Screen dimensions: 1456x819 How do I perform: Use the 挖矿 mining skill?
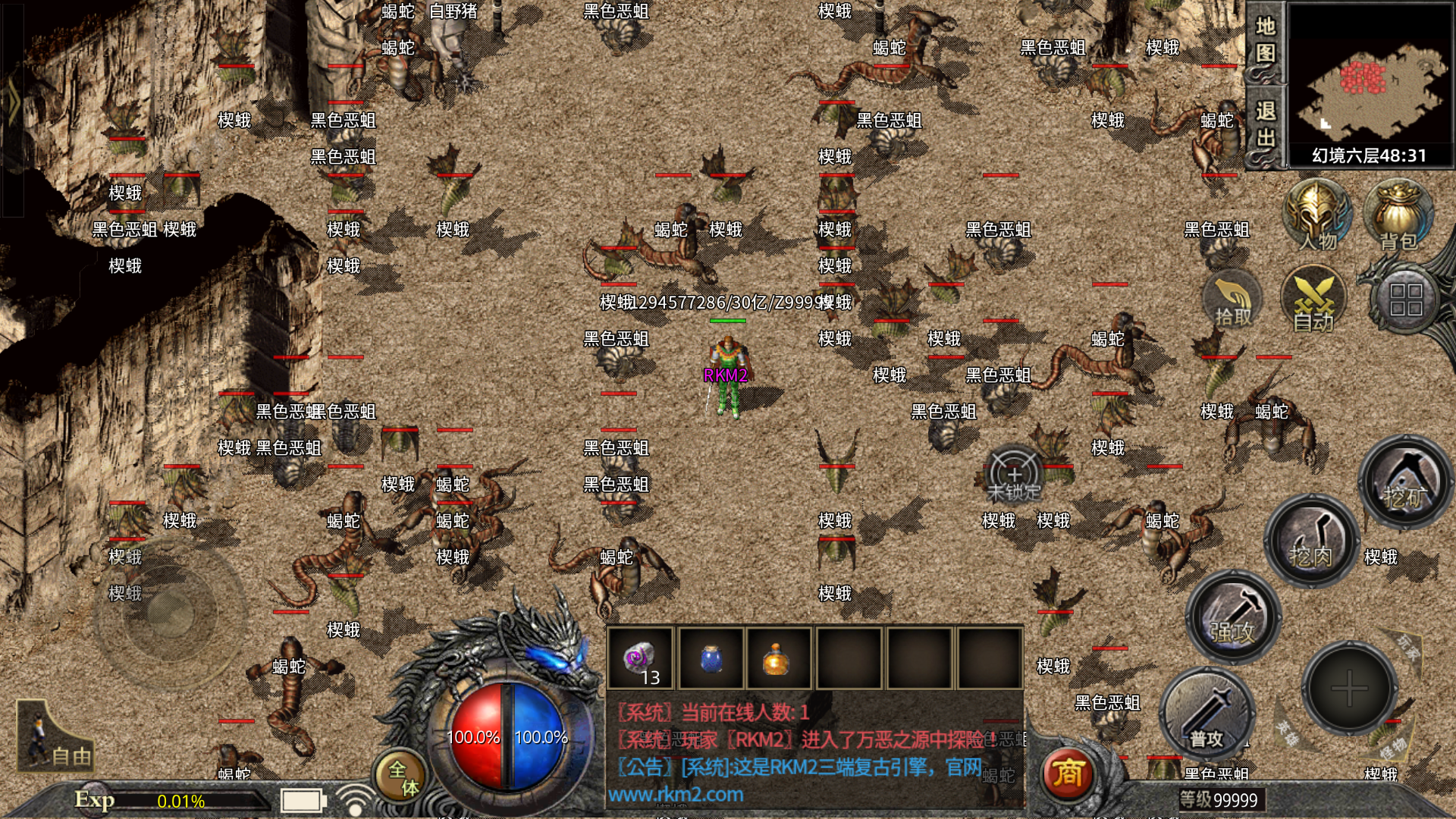(1405, 482)
